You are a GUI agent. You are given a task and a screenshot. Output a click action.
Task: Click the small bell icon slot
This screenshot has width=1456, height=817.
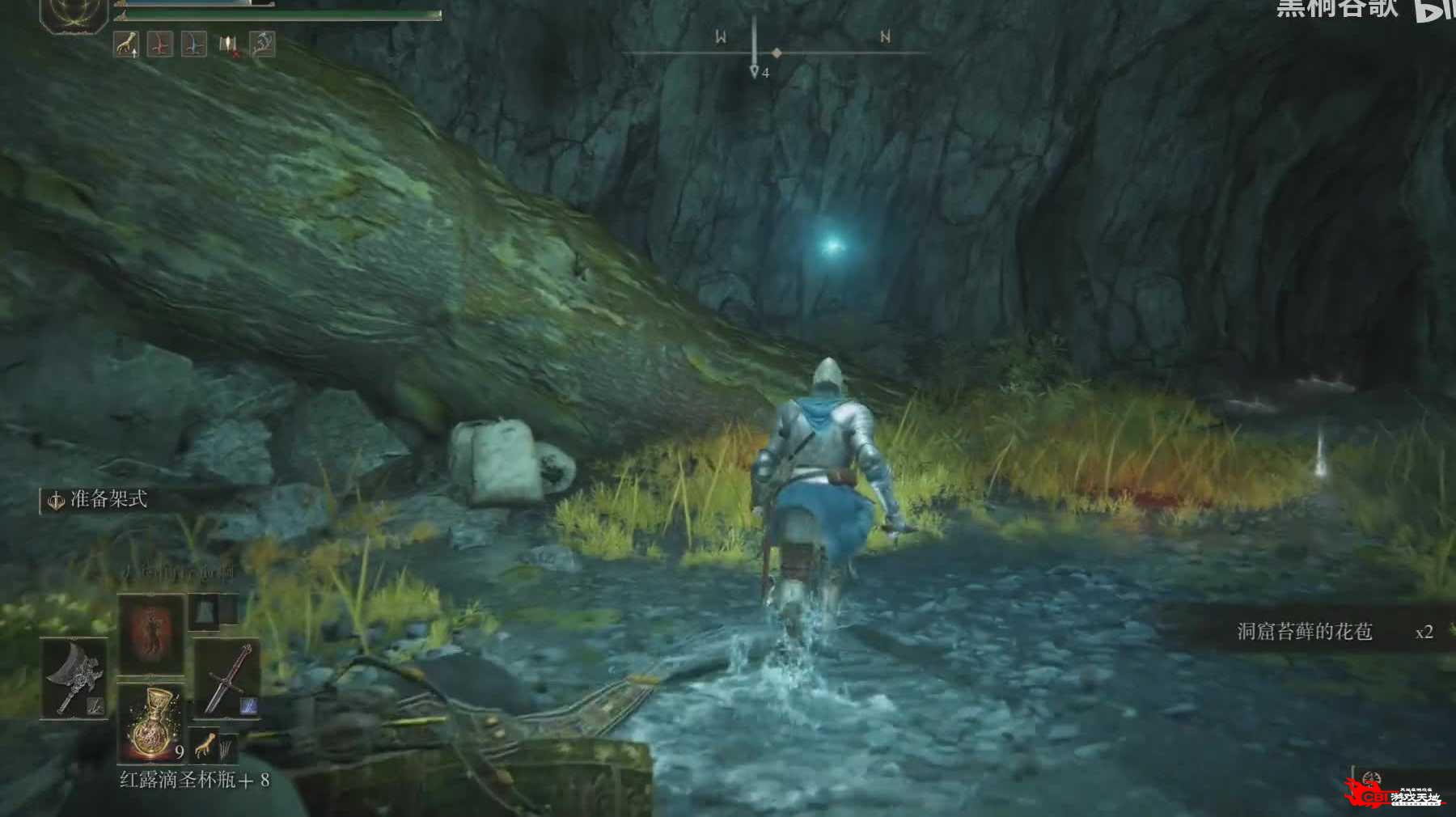(204, 611)
